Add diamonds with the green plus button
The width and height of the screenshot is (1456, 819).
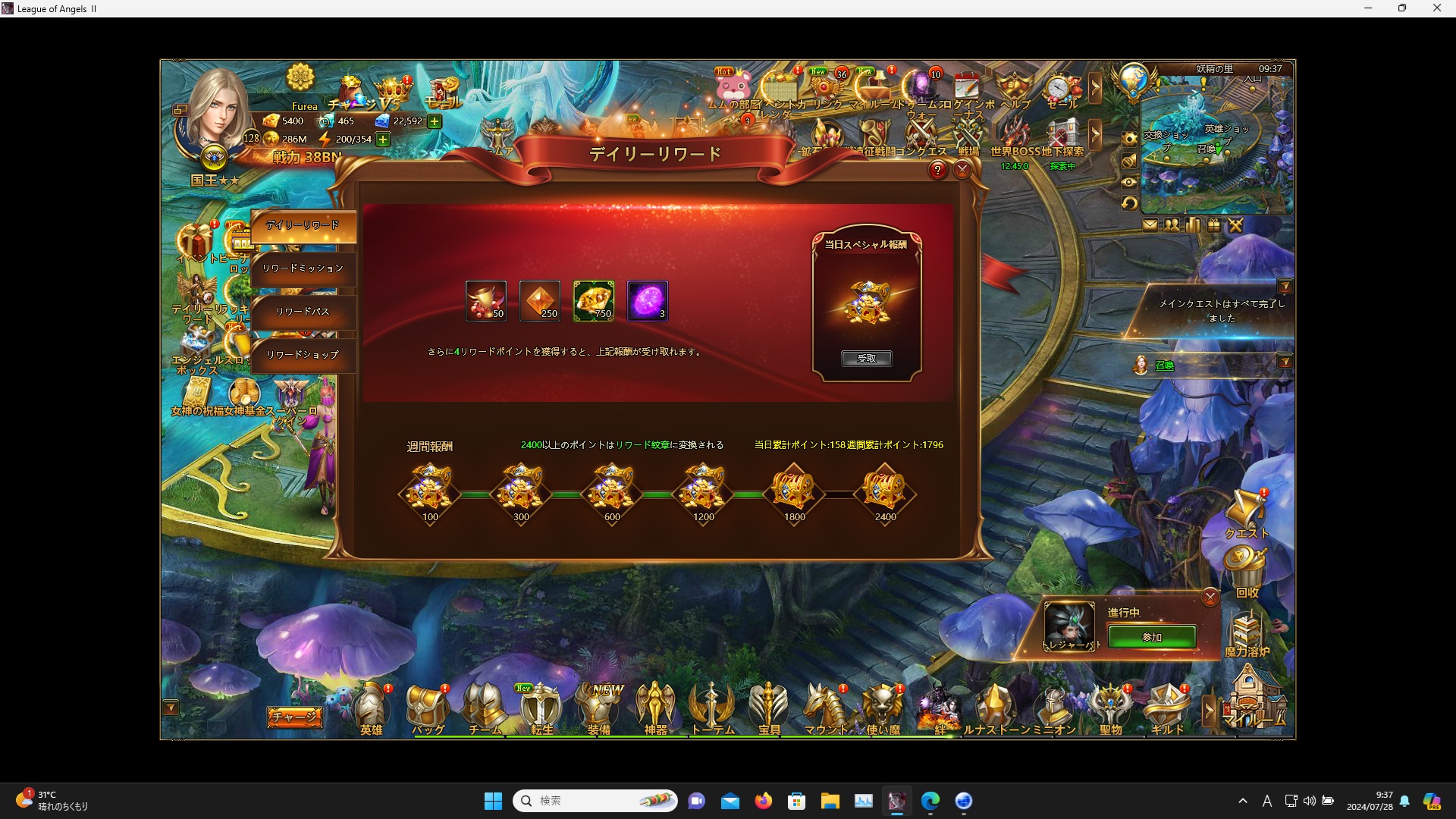435,121
